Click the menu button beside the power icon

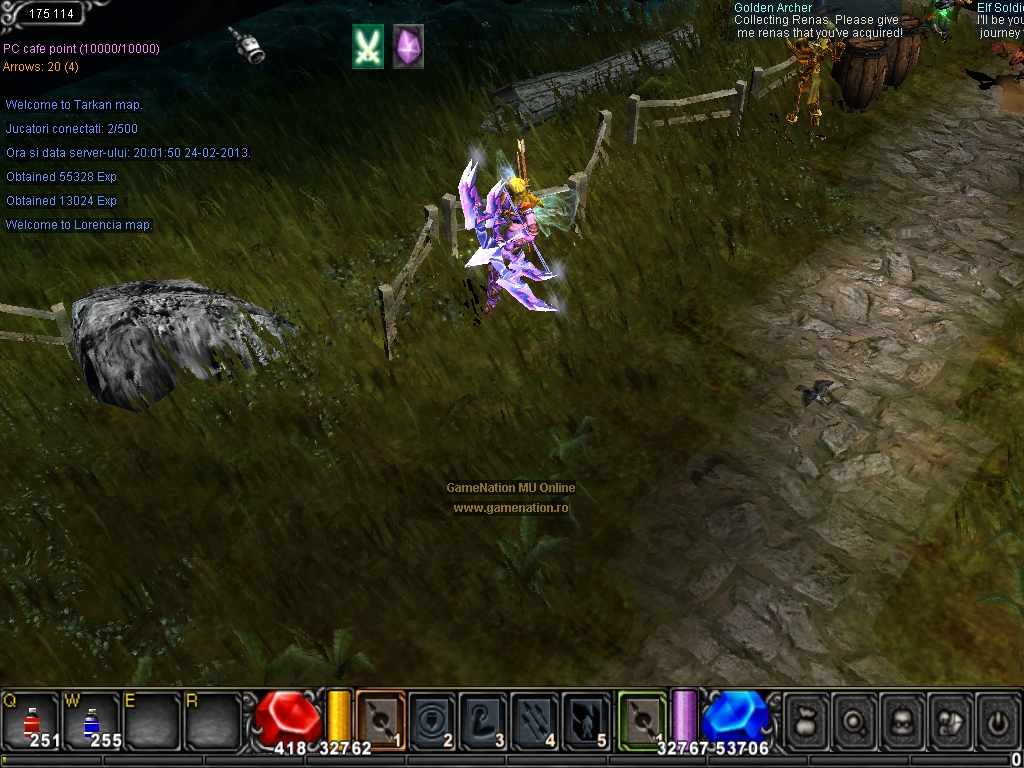coord(950,718)
